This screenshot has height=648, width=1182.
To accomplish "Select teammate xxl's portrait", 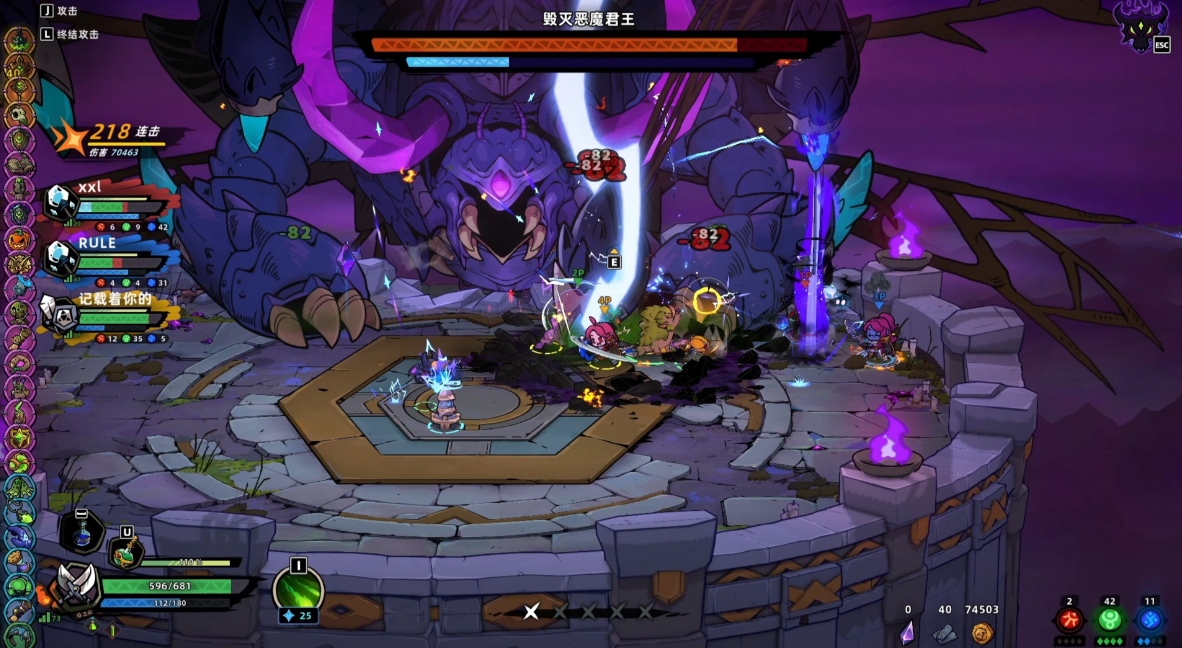I will click(60, 205).
